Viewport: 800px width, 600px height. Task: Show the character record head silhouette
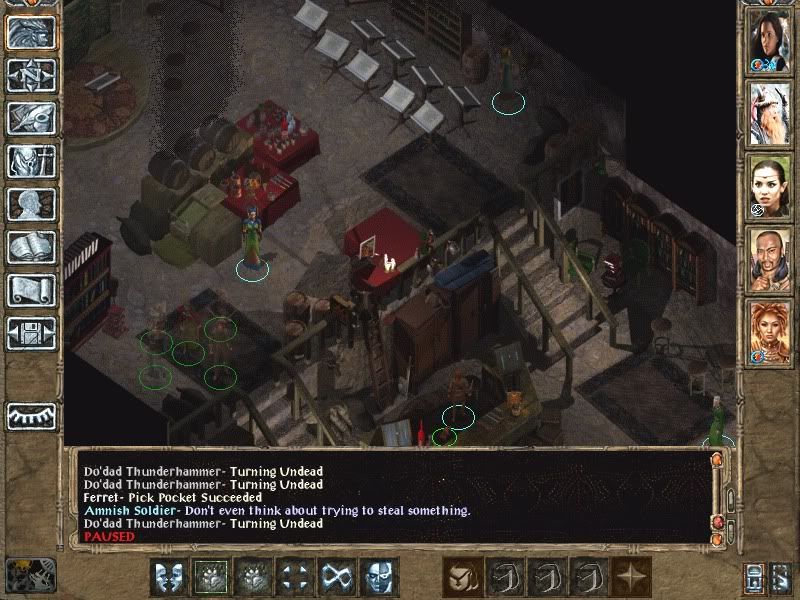(x=31, y=204)
